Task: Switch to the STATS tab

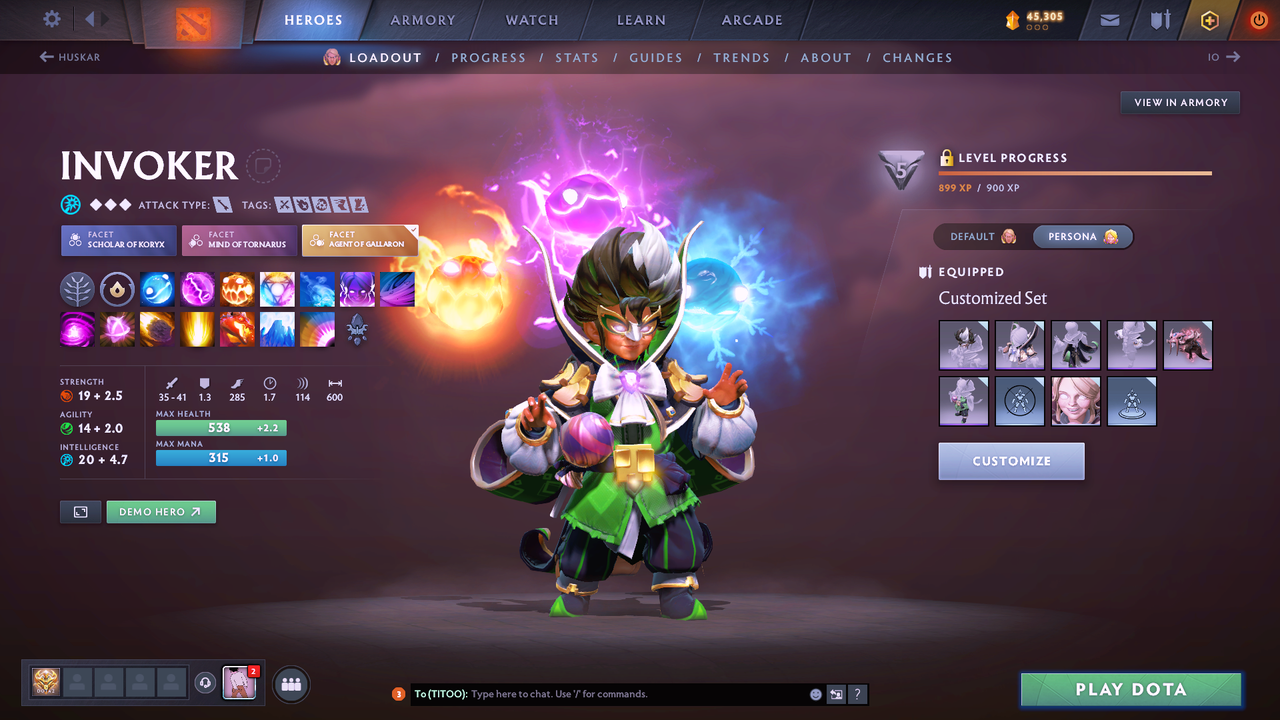Action: [x=577, y=57]
